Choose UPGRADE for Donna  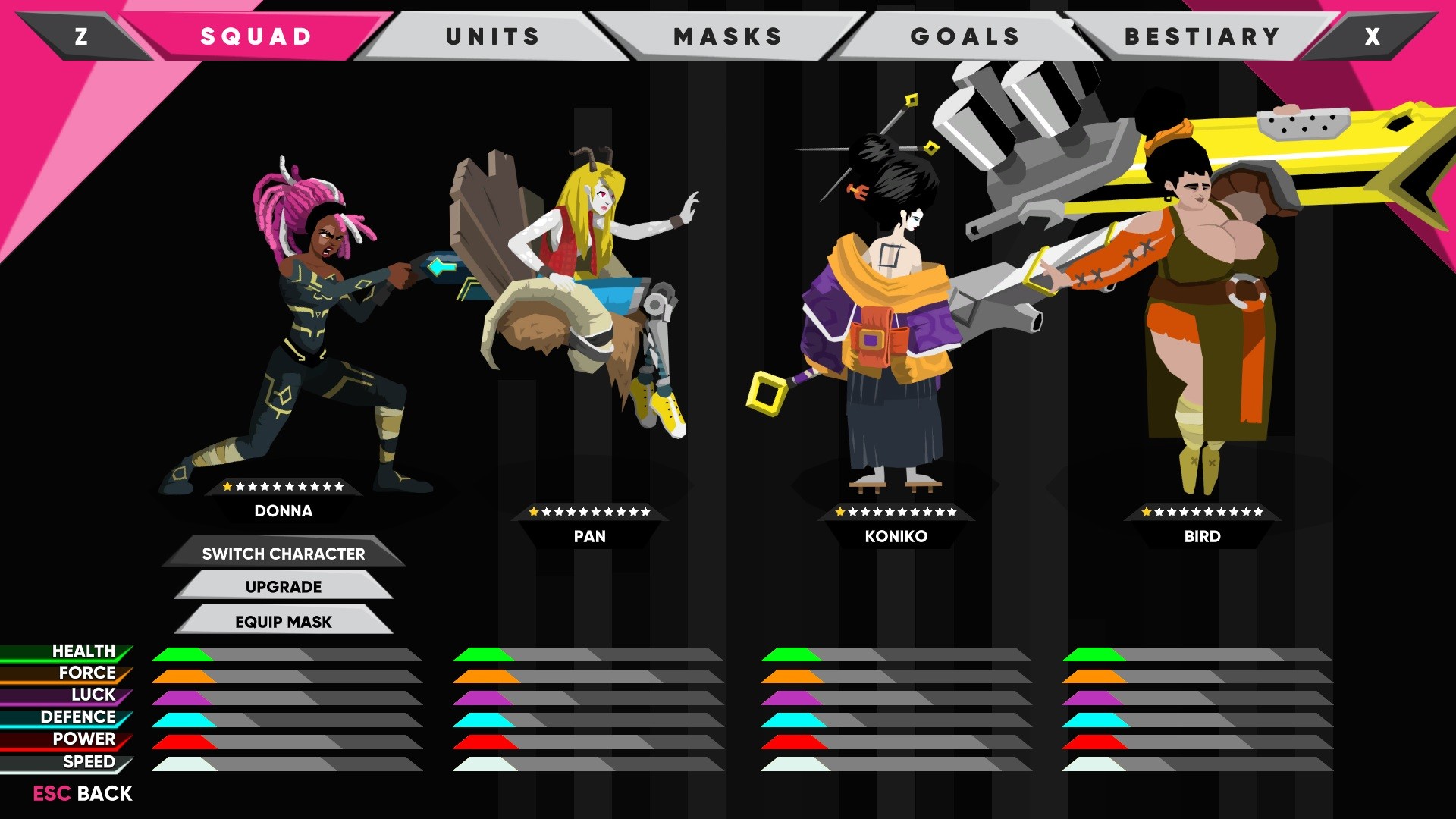[283, 586]
